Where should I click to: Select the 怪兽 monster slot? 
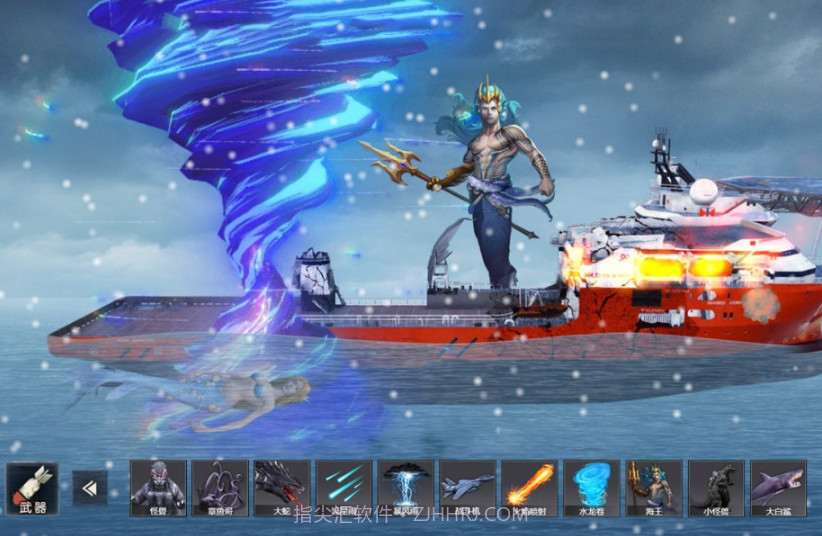158,488
